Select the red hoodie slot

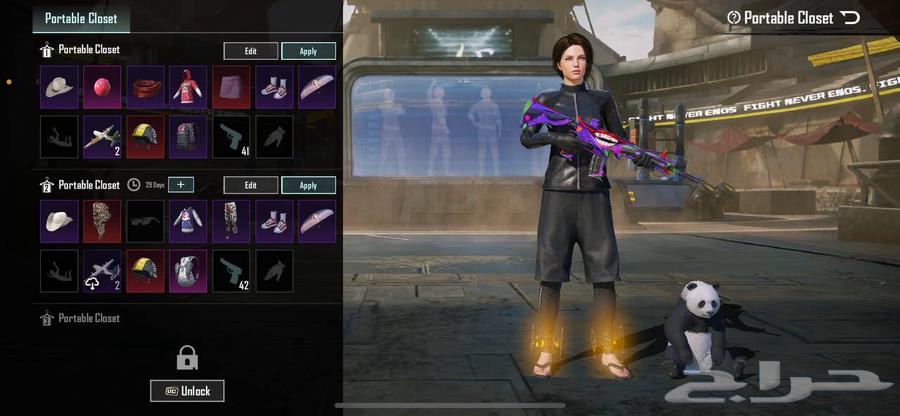tap(188, 88)
